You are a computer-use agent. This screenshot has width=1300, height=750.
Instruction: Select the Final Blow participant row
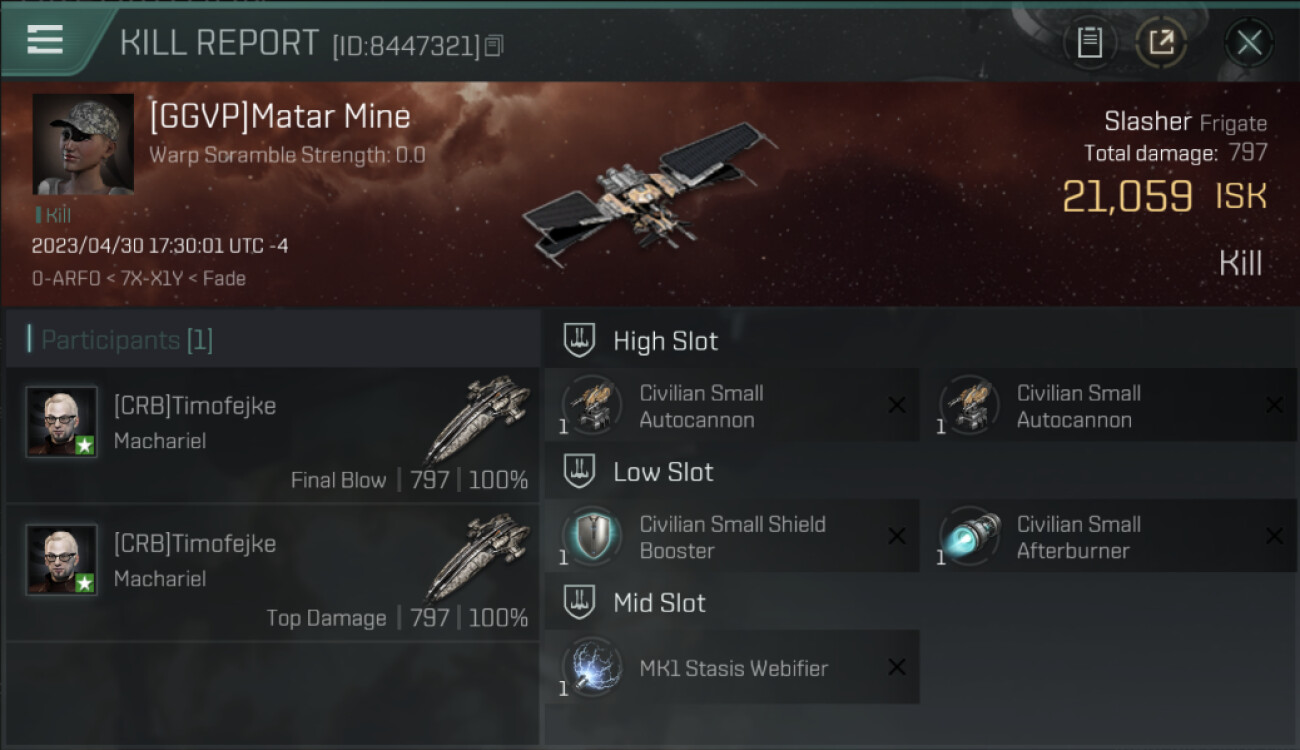(x=272, y=437)
